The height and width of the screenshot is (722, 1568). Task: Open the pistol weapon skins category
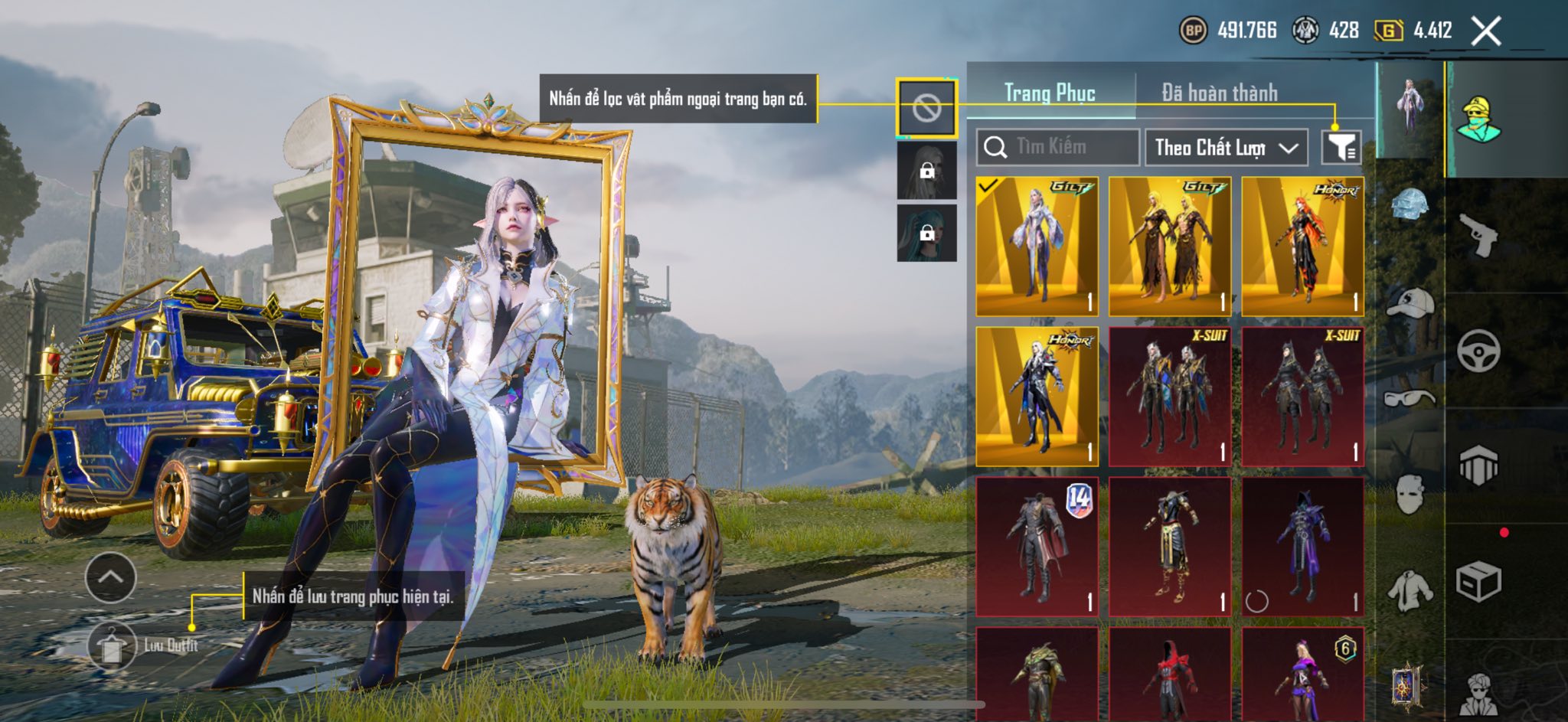coord(1478,234)
